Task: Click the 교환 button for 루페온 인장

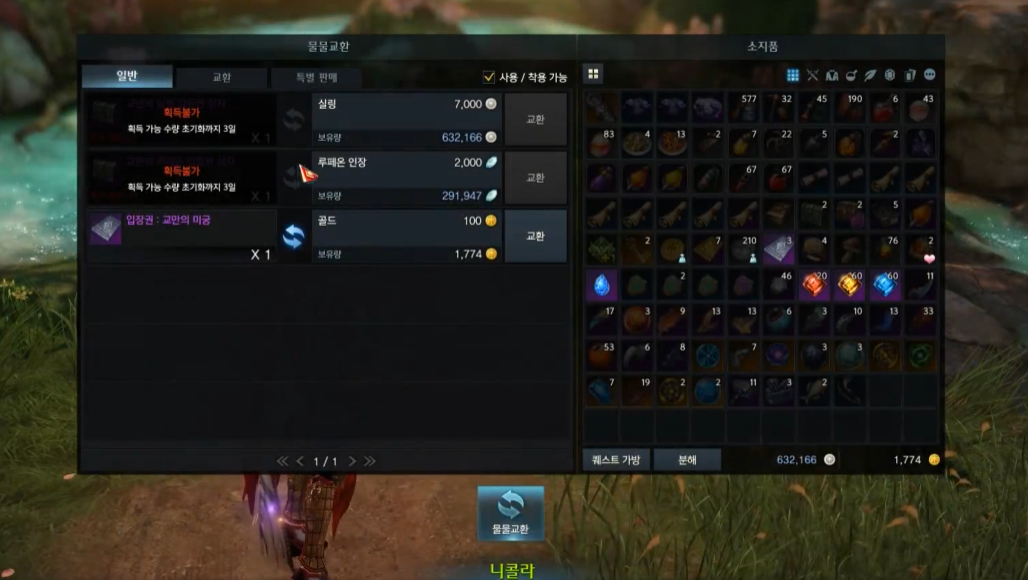Action: pos(535,178)
